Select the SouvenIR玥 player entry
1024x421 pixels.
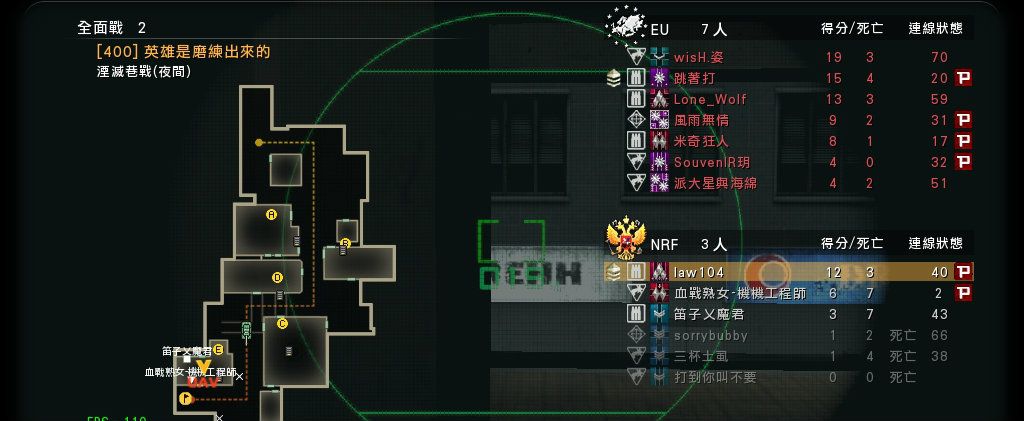[x=711, y=162]
